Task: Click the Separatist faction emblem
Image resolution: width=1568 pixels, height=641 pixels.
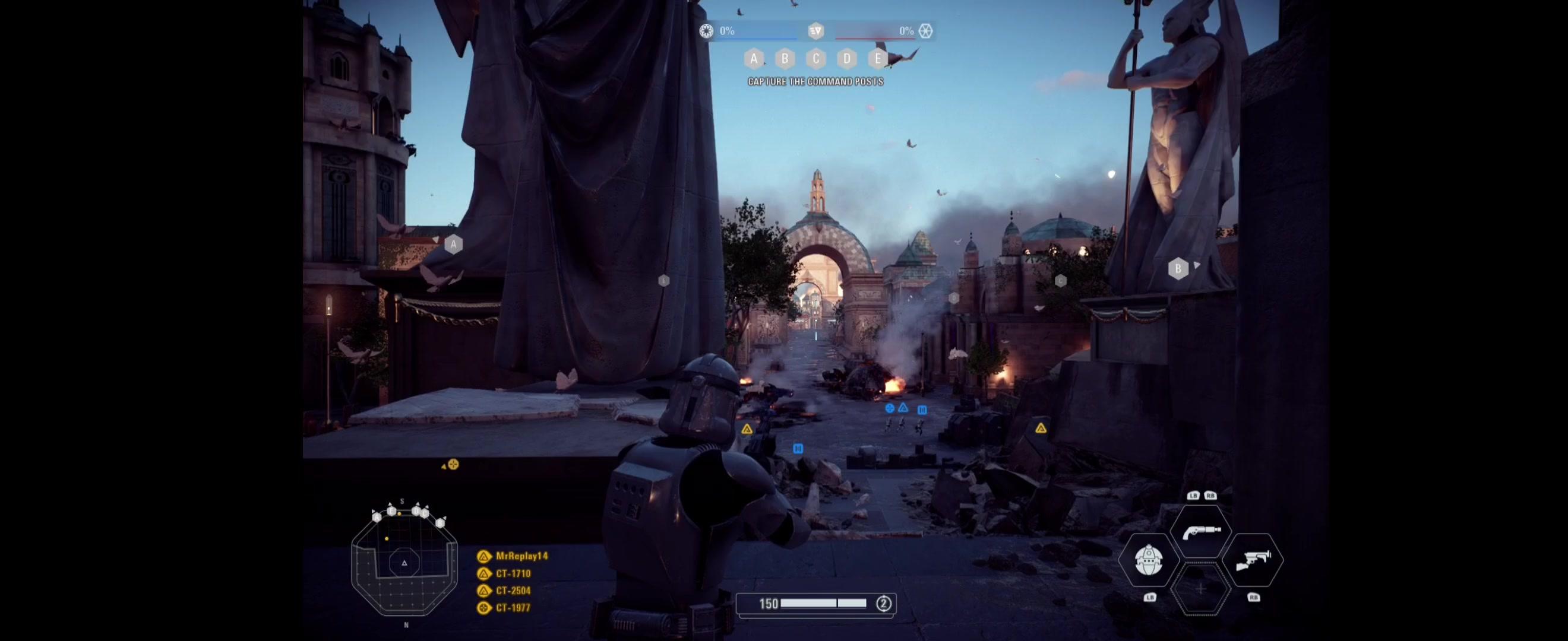Action: [925, 31]
